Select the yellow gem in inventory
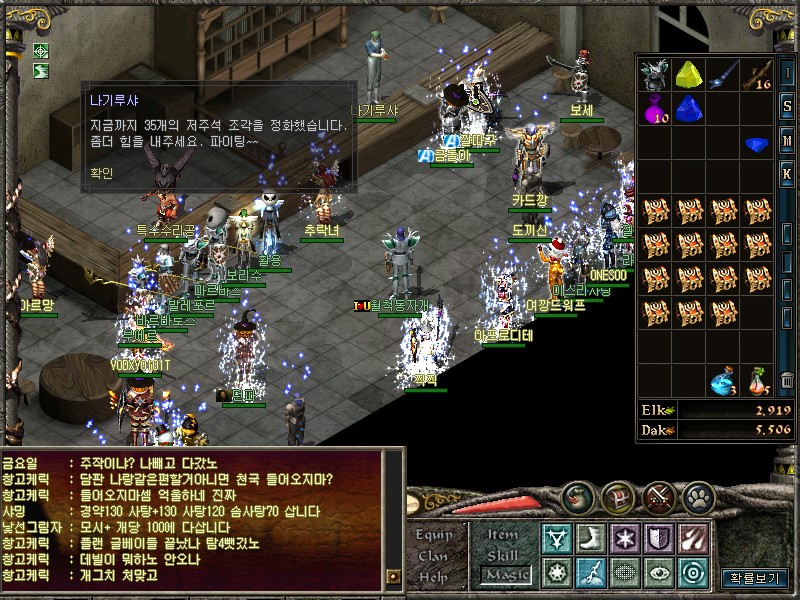800x600 pixels. pyautogui.click(x=687, y=74)
